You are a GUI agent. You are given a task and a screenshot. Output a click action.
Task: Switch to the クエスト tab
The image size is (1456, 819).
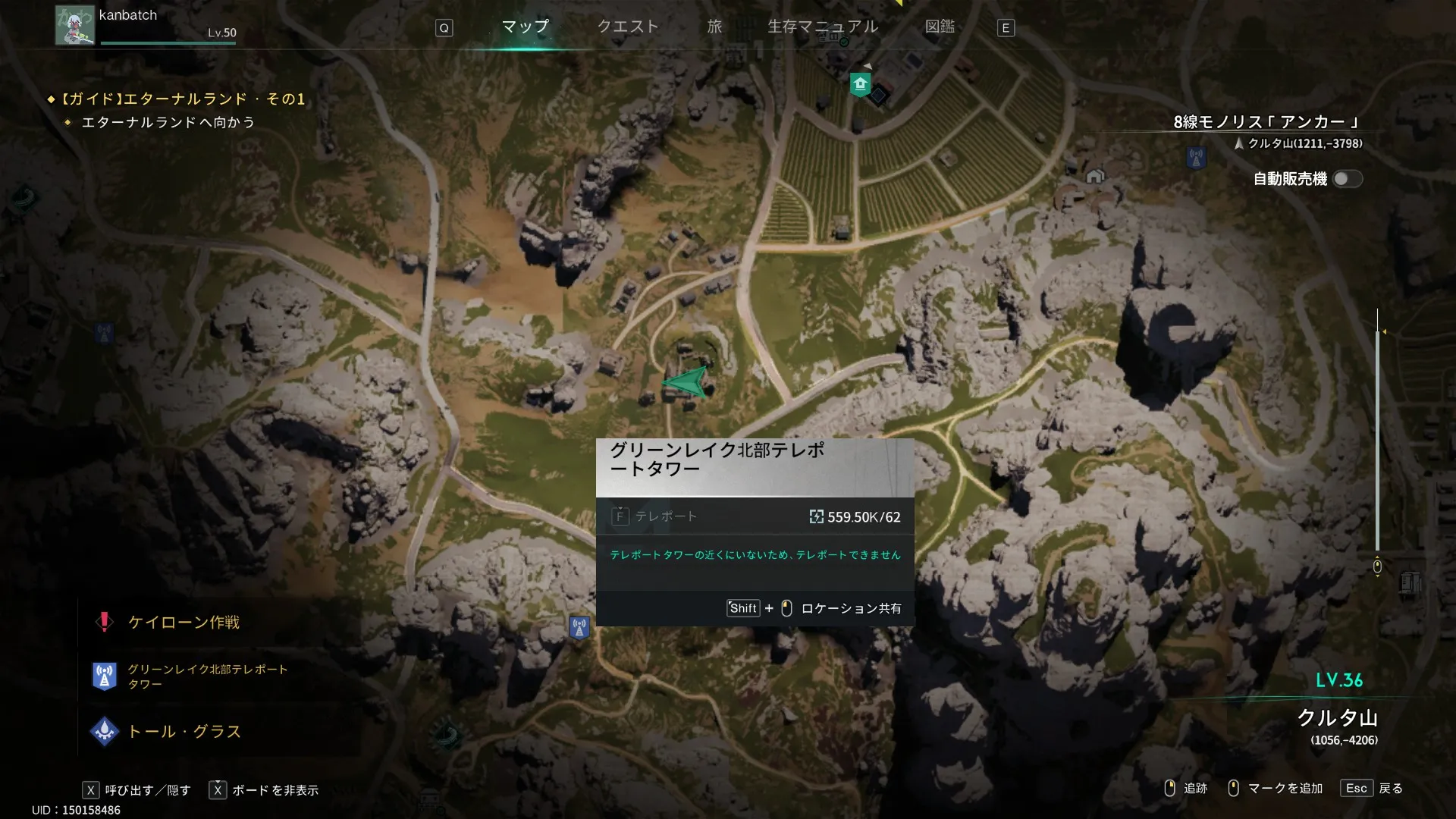point(628,27)
